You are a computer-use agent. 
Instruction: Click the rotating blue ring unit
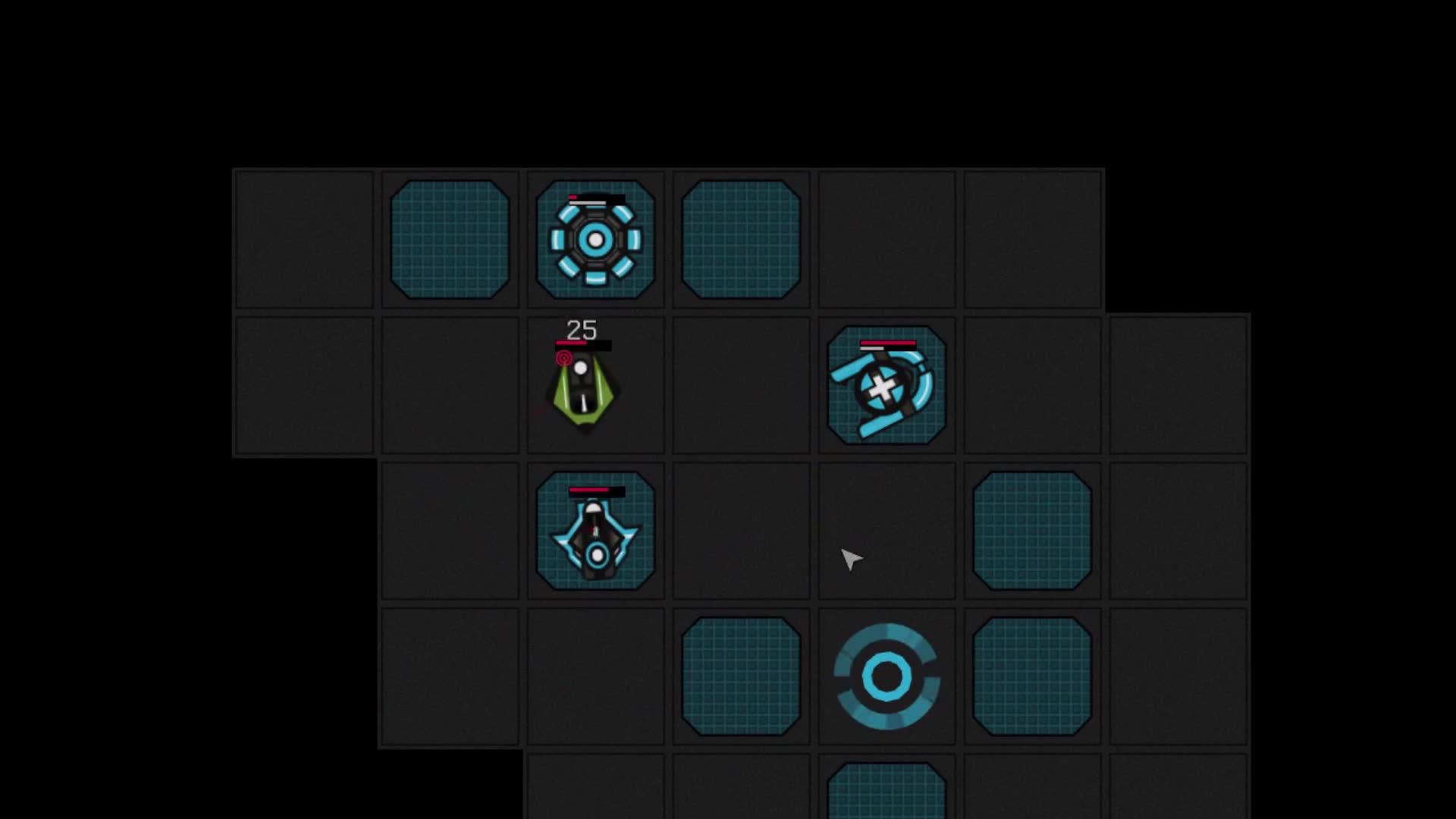[x=886, y=675]
